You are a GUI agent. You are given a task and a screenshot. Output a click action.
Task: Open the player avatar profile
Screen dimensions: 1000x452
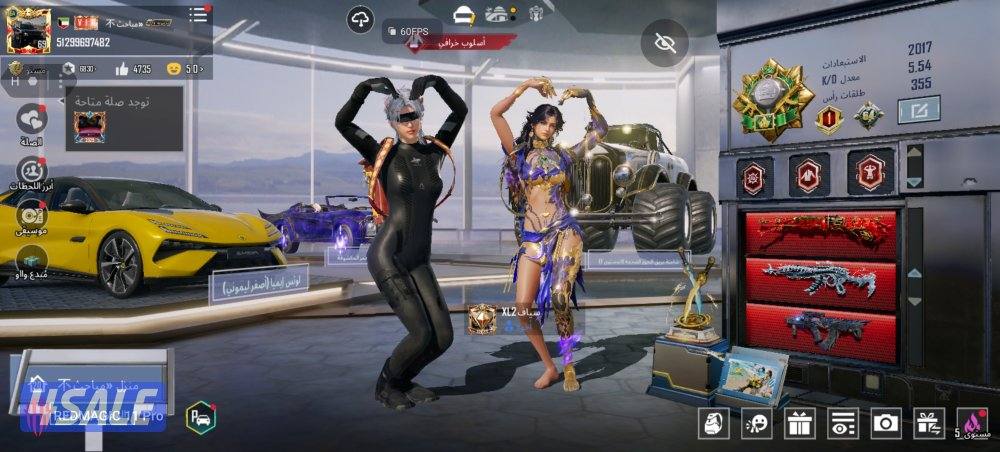click(29, 30)
